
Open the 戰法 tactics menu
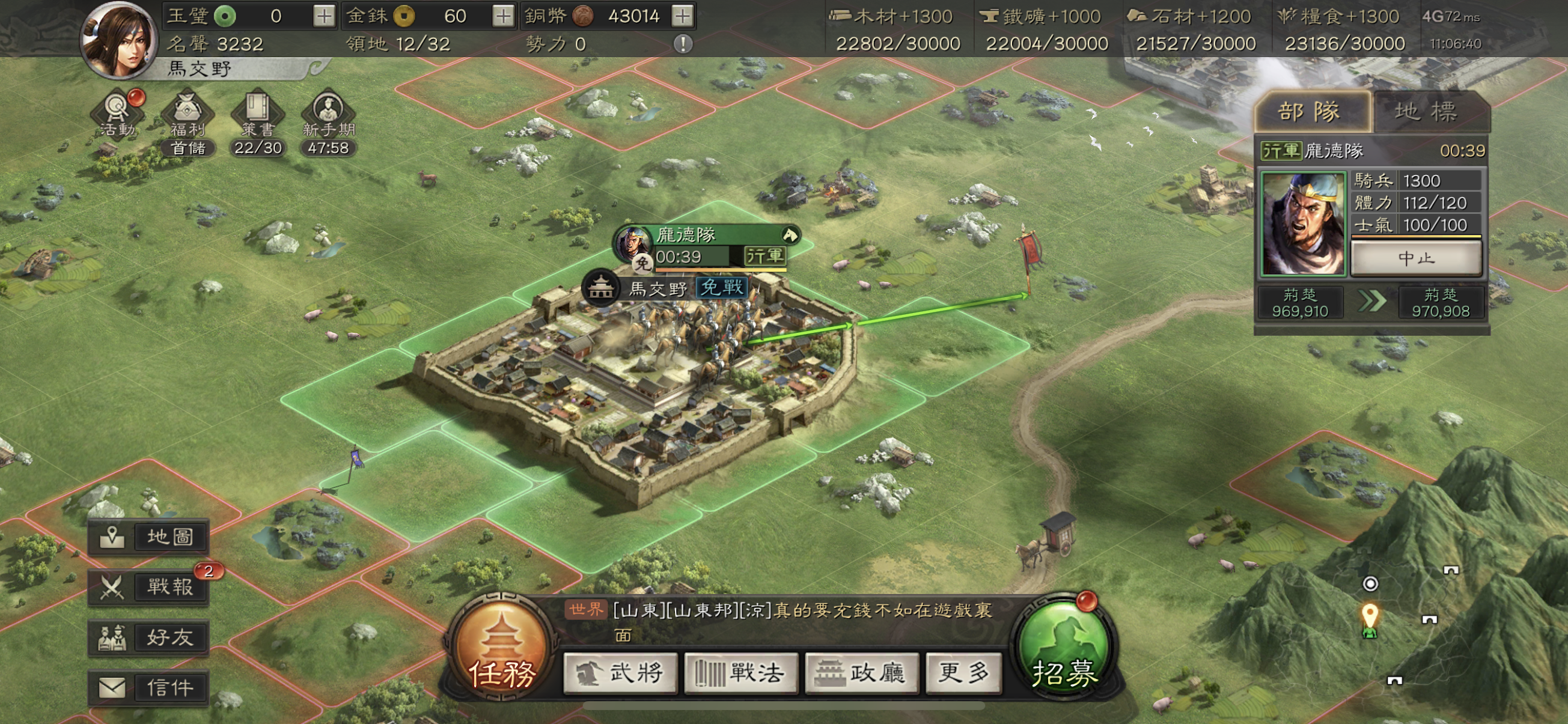(x=740, y=673)
